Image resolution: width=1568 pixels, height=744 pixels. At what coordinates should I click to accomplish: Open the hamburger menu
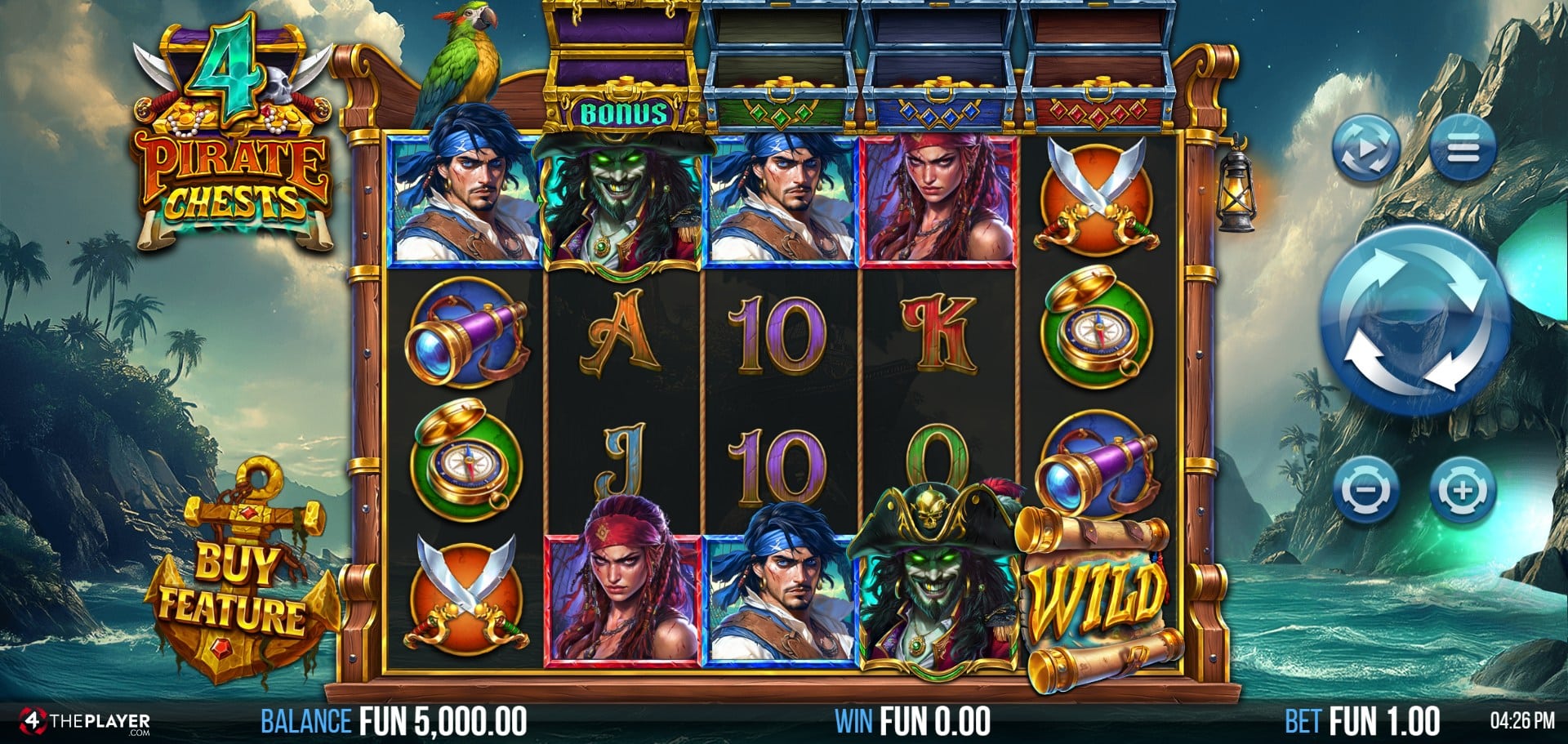click(x=1462, y=148)
